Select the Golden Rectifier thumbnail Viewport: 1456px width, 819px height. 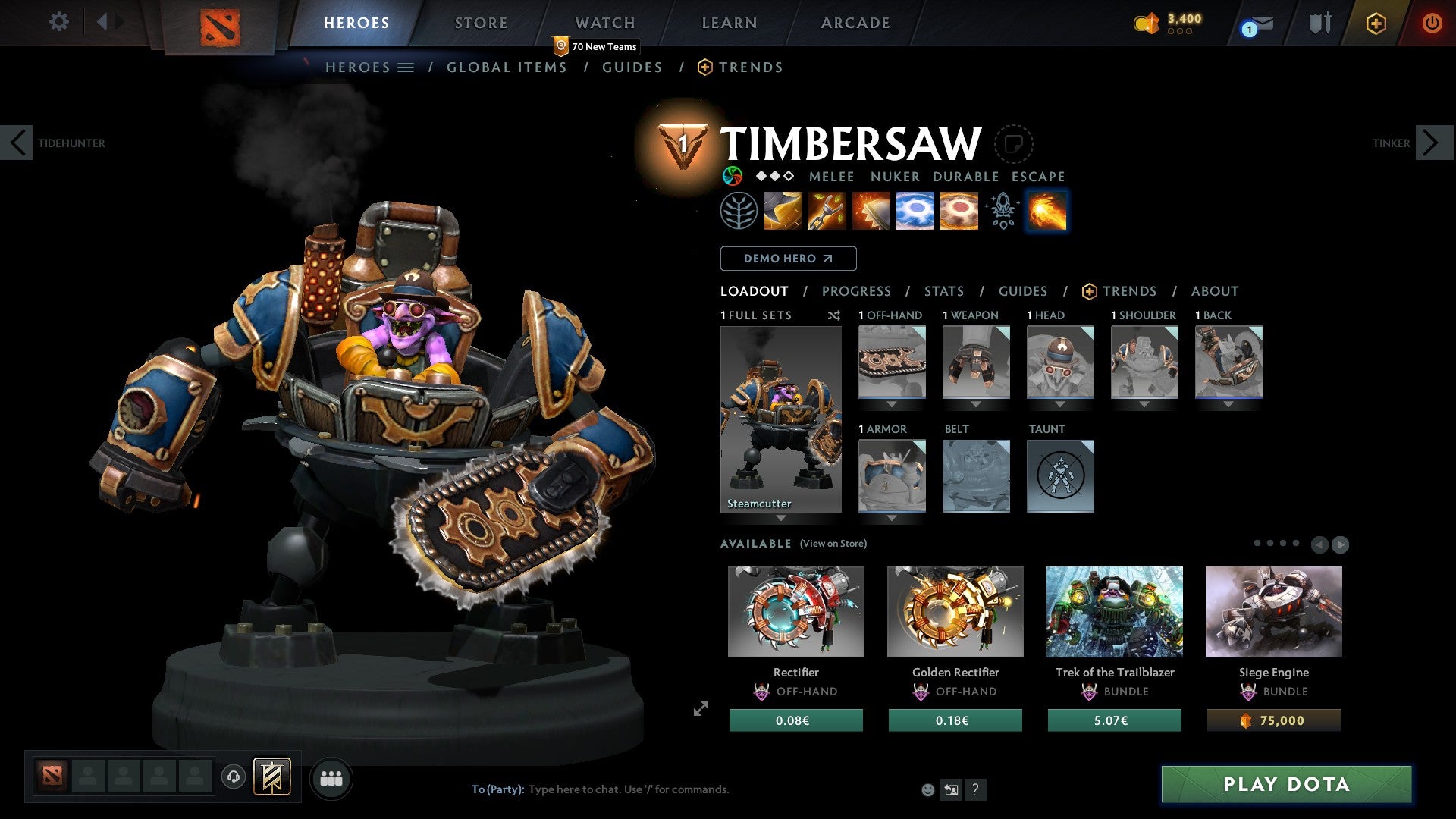click(955, 610)
